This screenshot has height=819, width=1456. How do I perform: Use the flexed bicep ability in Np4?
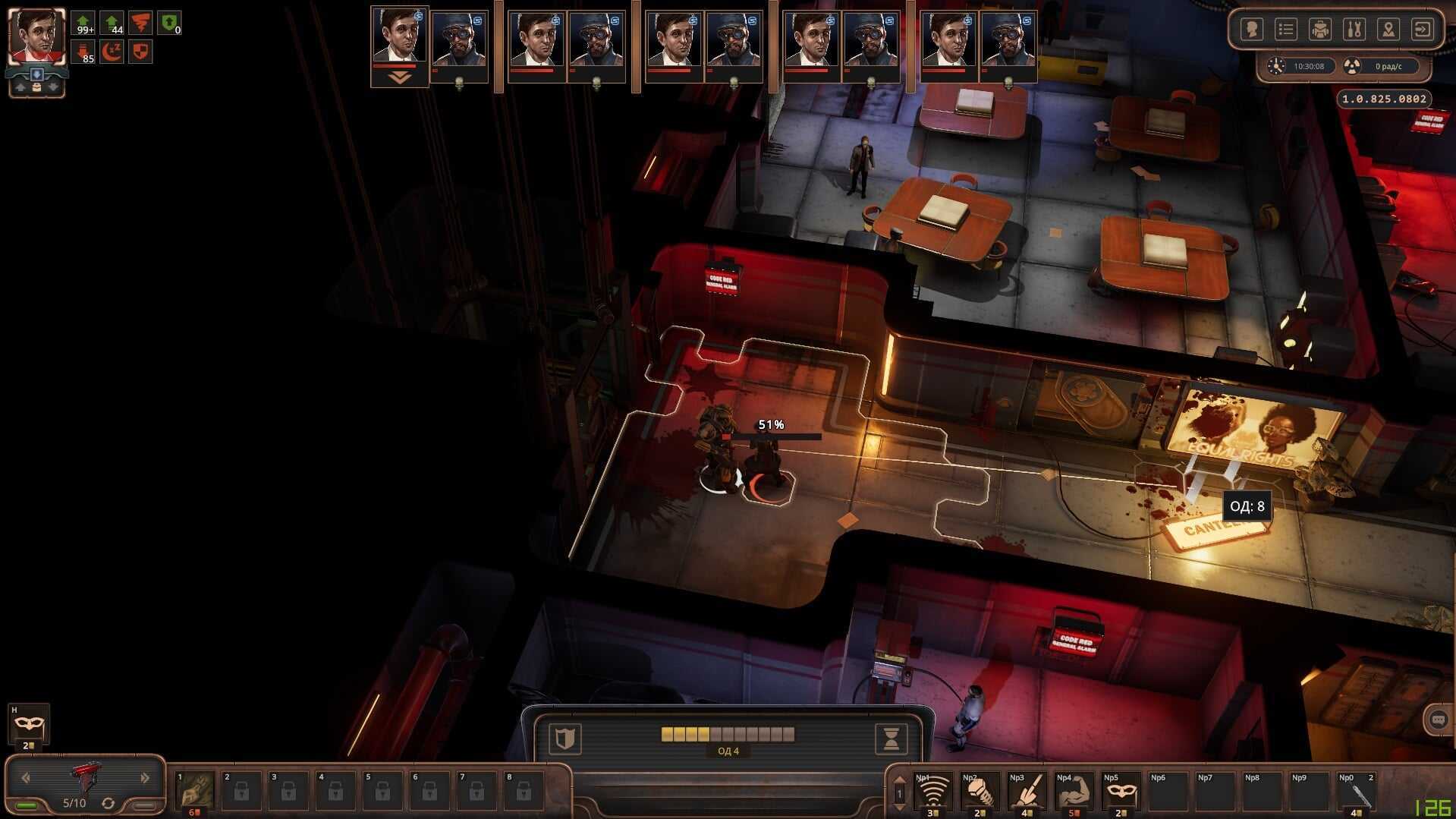1074,793
